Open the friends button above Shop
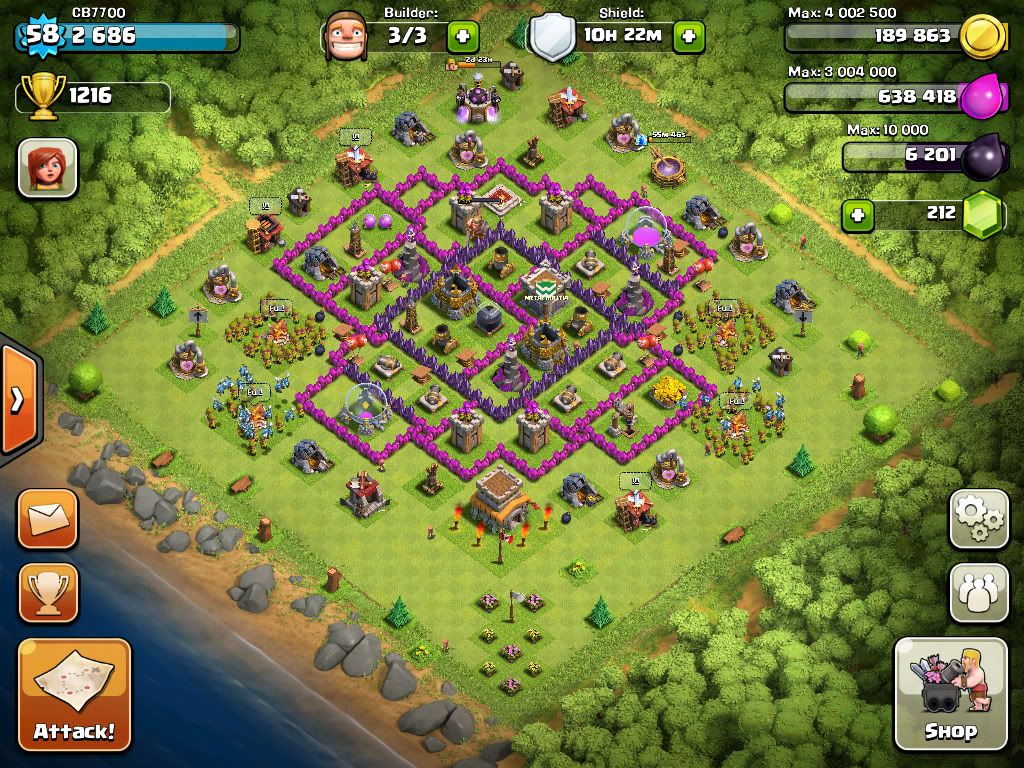Screen dimensions: 1024x768 pos(978,592)
